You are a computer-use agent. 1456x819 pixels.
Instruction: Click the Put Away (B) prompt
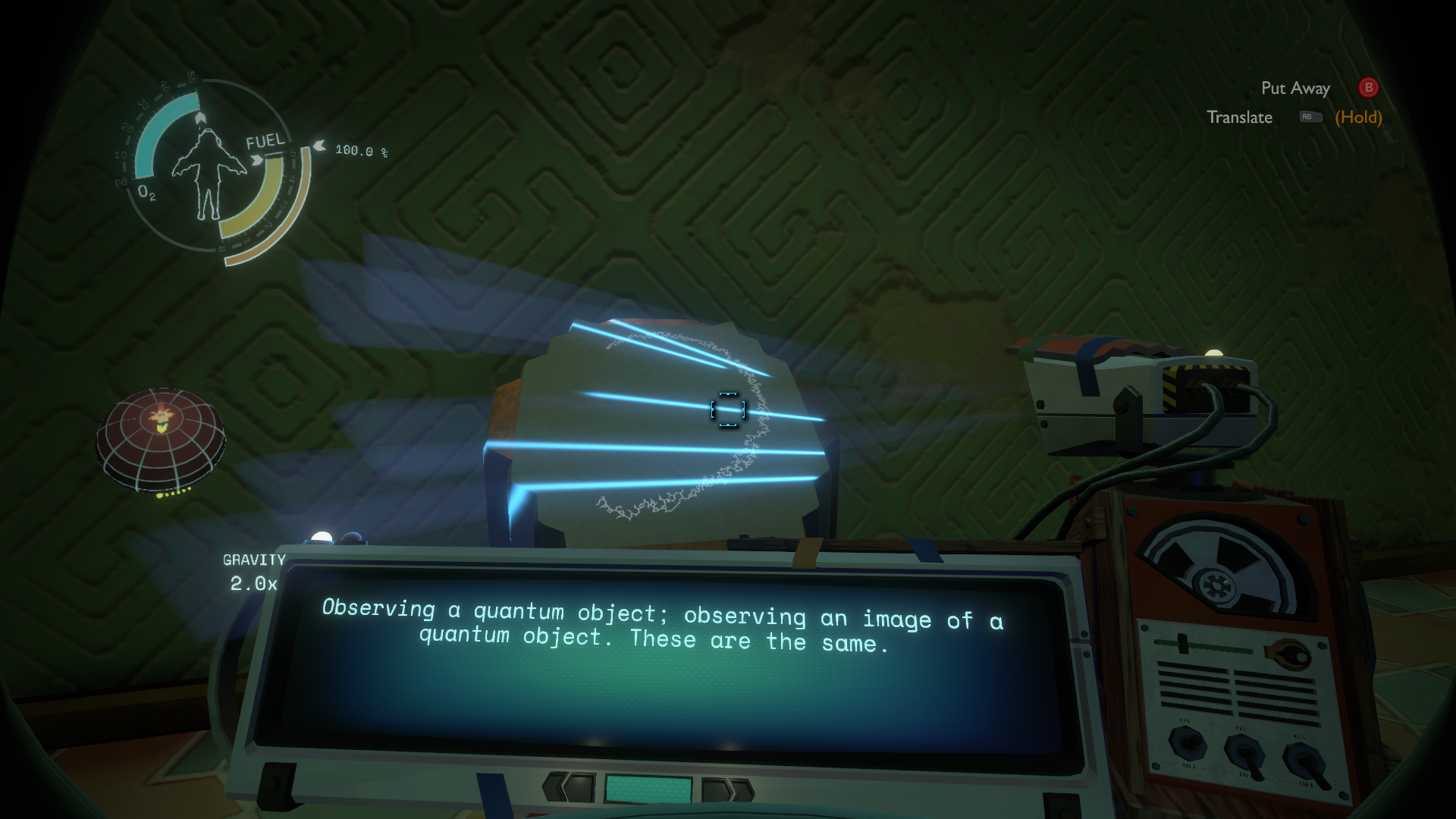click(x=1297, y=88)
